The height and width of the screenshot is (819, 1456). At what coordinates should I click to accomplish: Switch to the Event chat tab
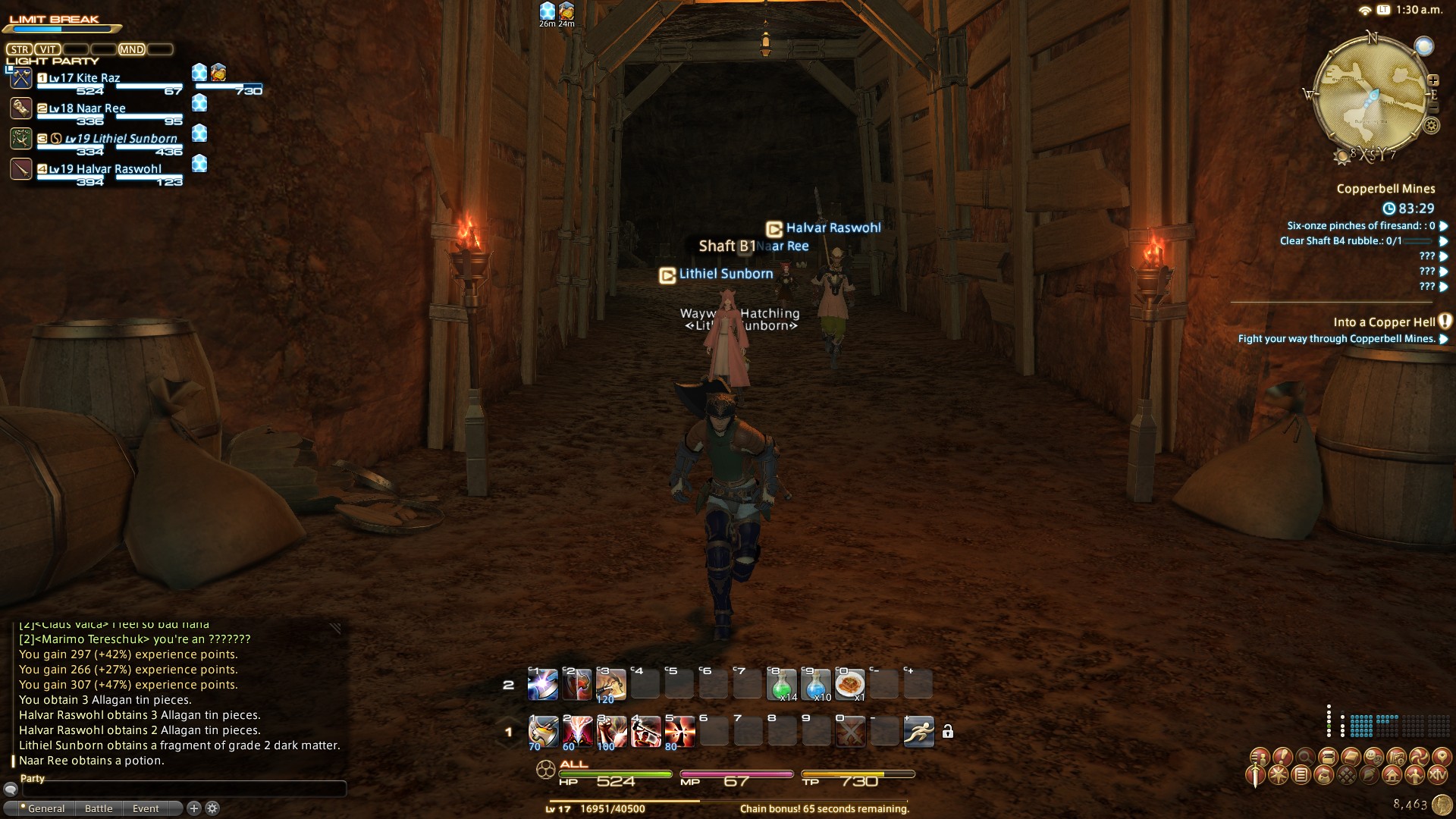point(146,808)
